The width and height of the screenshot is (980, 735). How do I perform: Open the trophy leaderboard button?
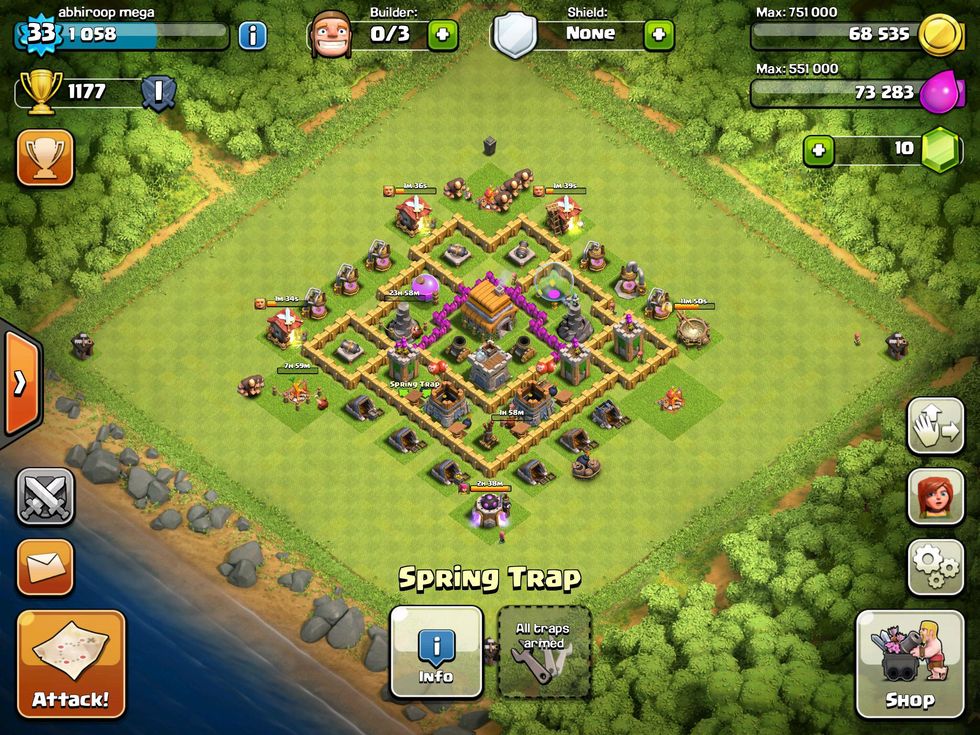pyautogui.click(x=45, y=157)
